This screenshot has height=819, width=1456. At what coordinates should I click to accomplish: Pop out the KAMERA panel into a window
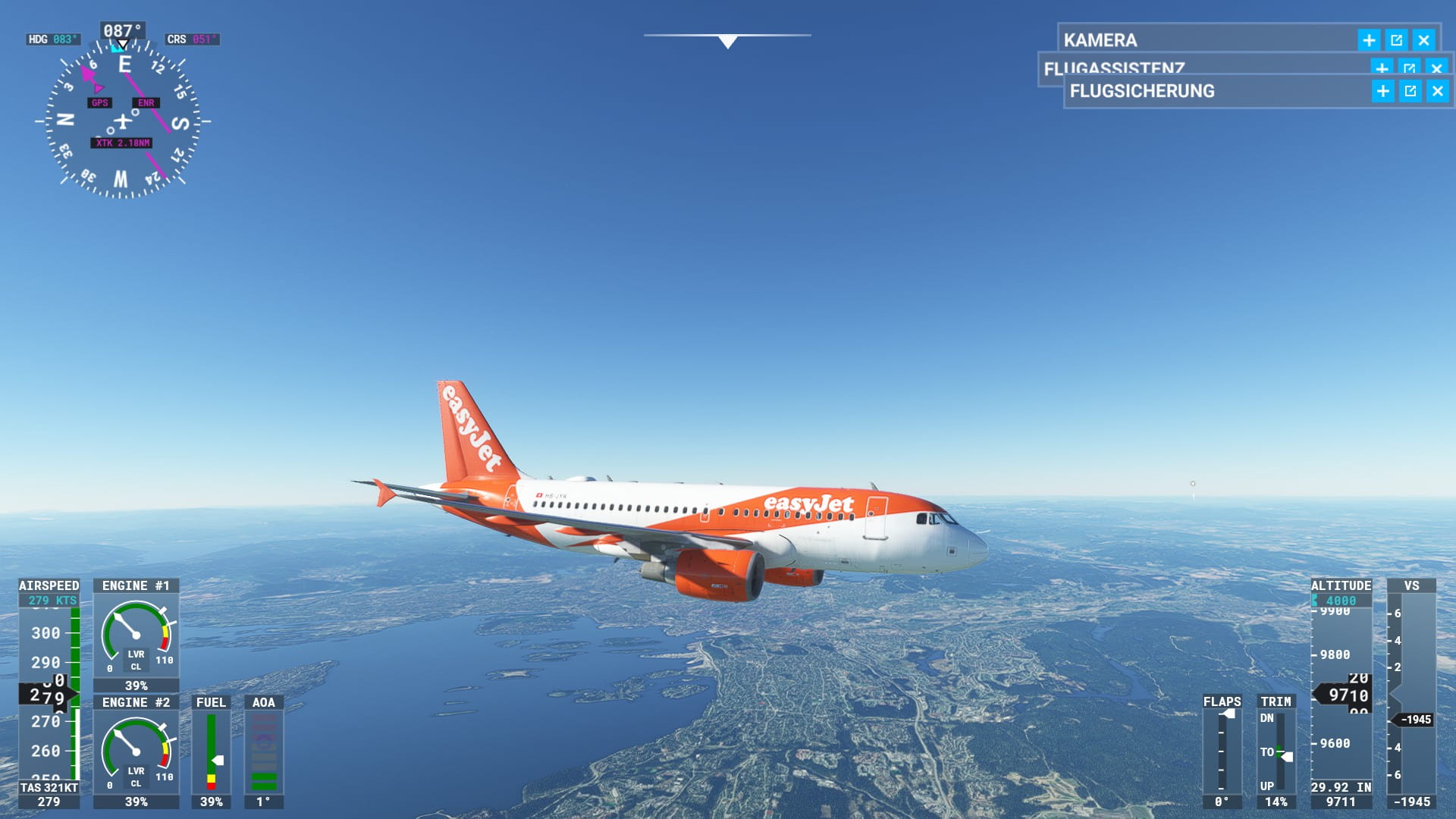[x=1396, y=40]
